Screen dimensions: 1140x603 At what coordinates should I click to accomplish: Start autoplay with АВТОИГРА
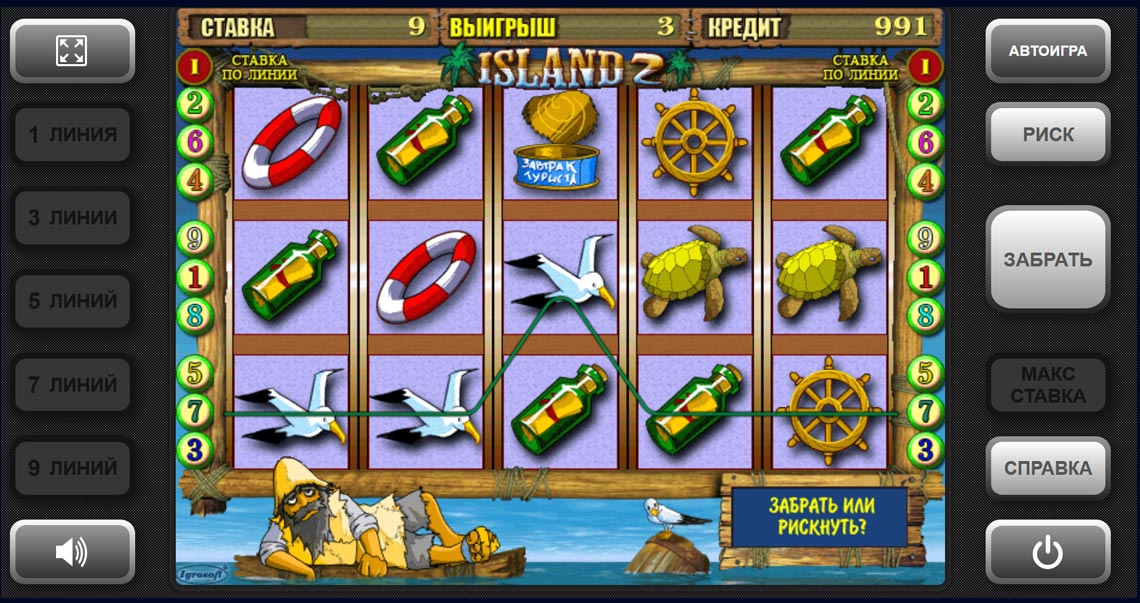point(1047,51)
